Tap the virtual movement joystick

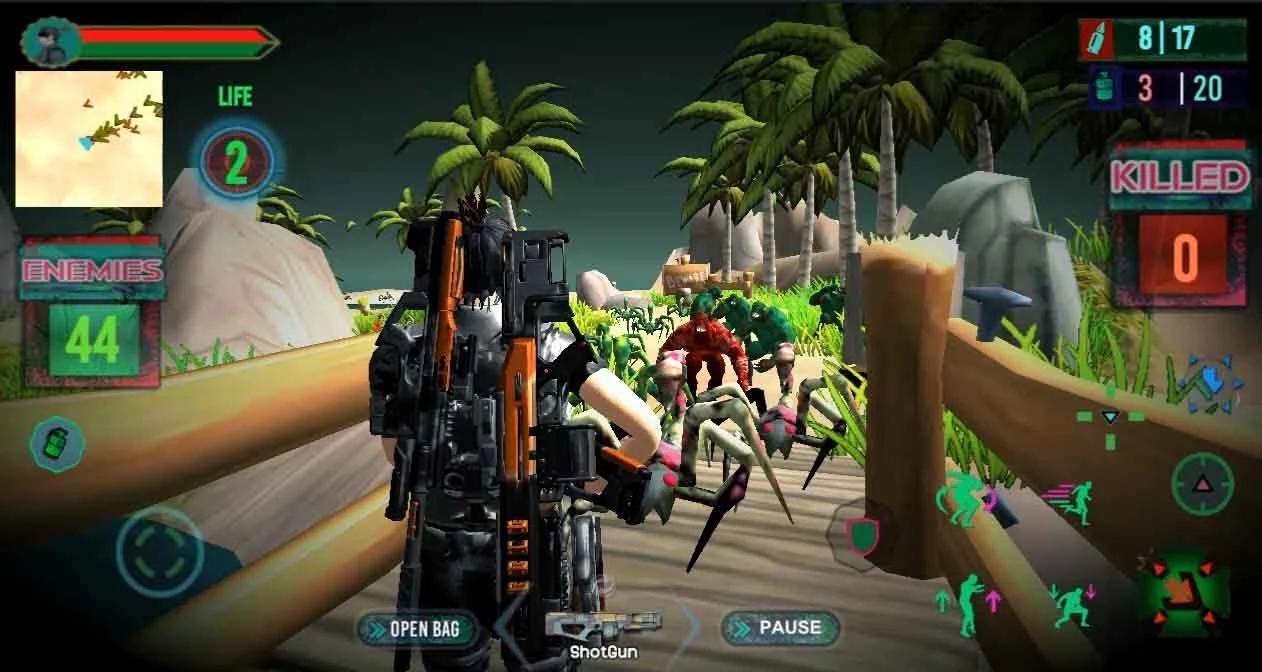tap(159, 552)
